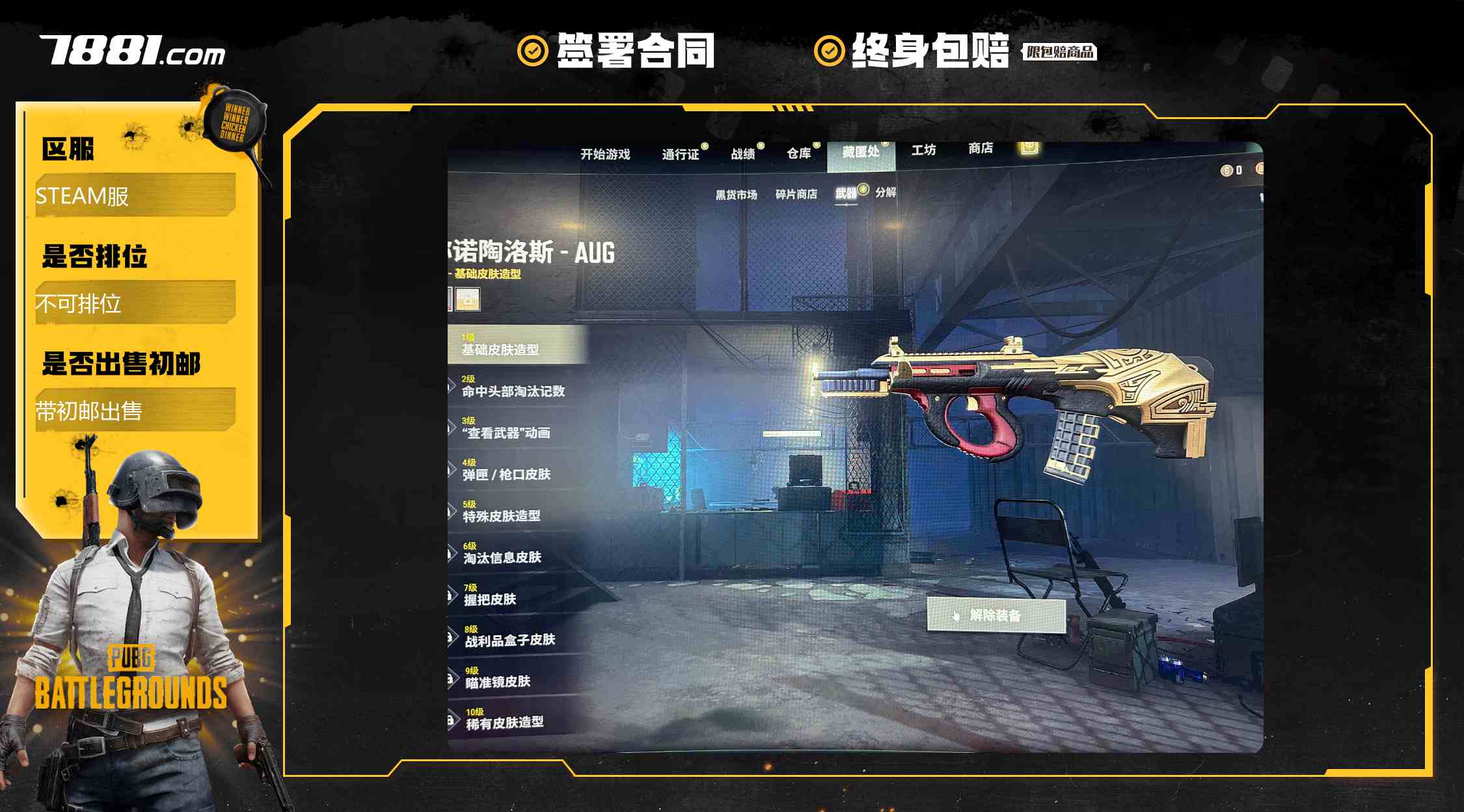The image size is (1464, 812).
Task: Click the 解除装备 button
Action: point(995,616)
